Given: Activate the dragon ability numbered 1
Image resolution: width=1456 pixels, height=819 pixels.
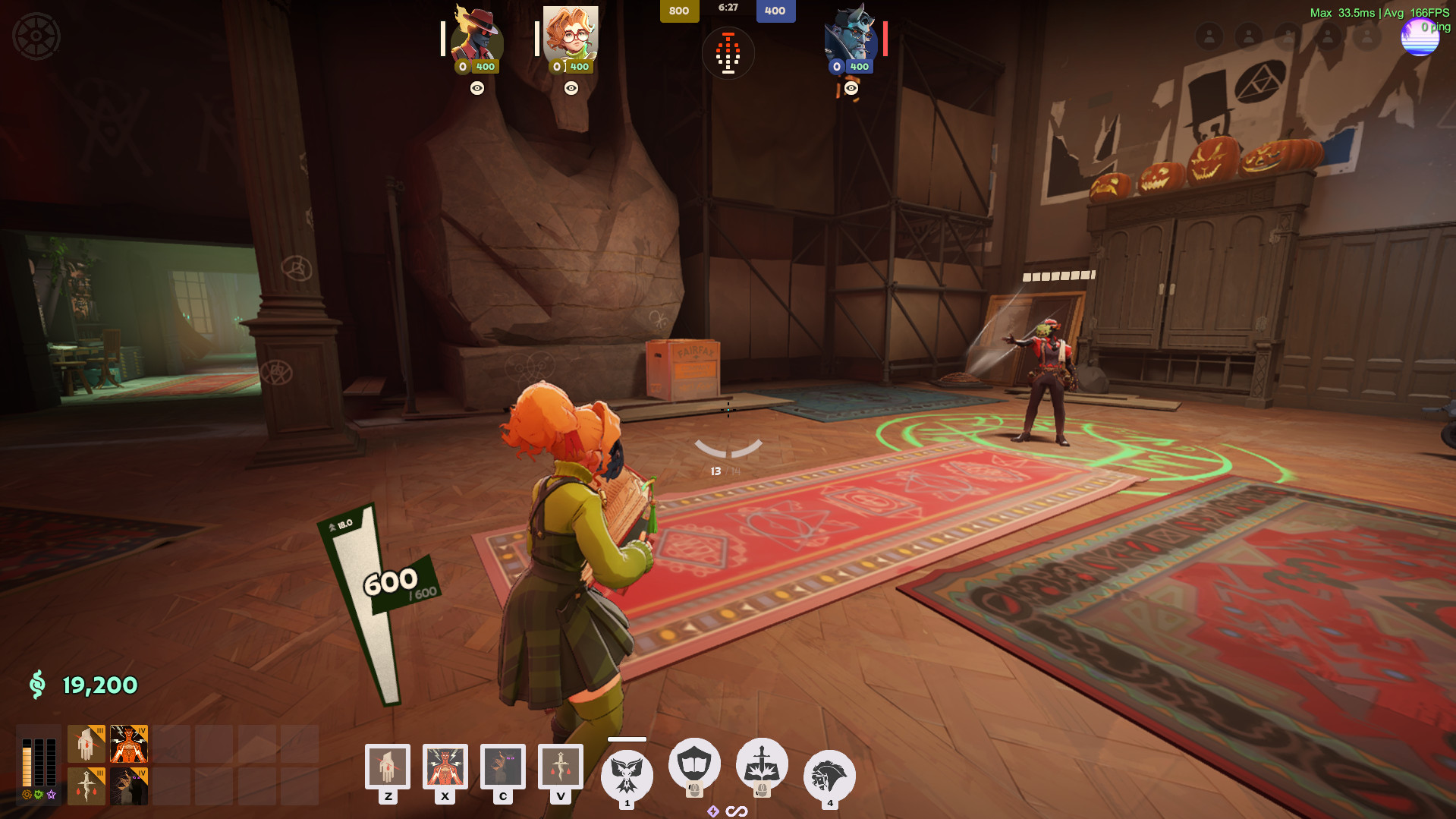Looking at the screenshot, I should [627, 774].
